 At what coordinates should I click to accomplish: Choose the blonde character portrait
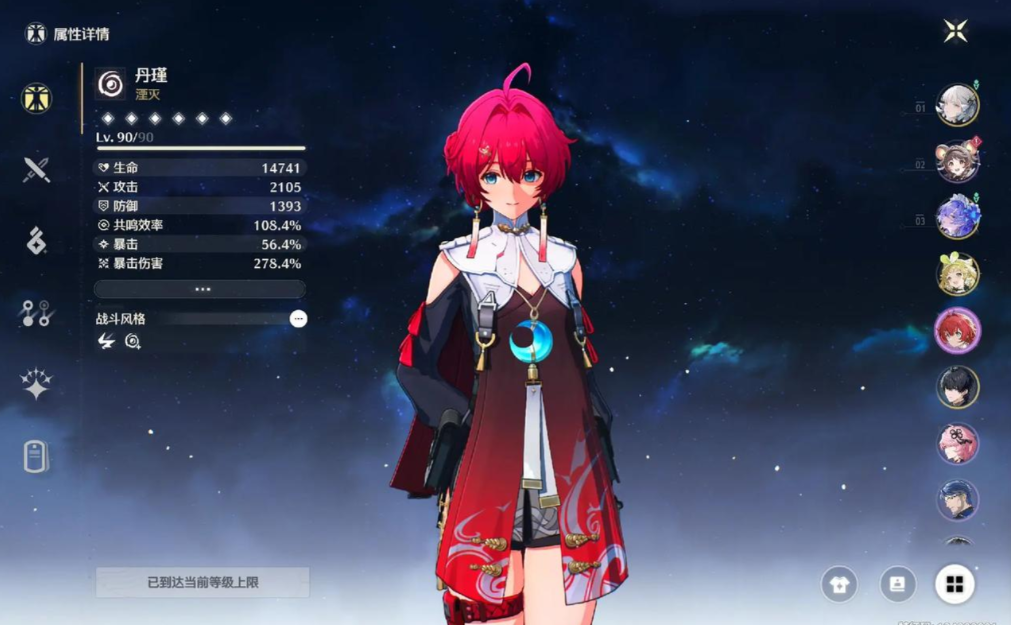(957, 273)
